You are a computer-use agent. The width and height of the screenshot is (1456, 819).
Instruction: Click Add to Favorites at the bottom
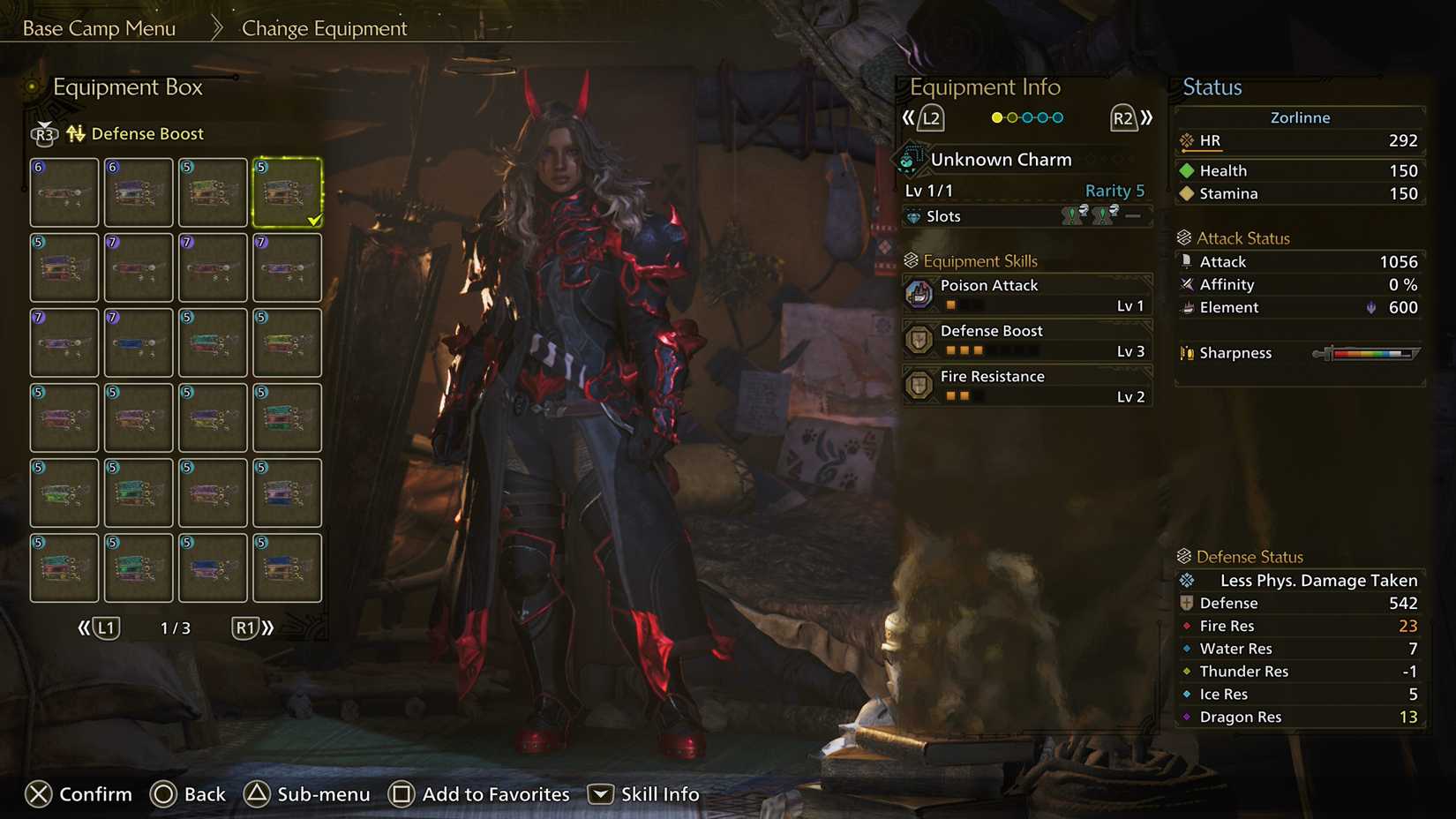tap(495, 793)
